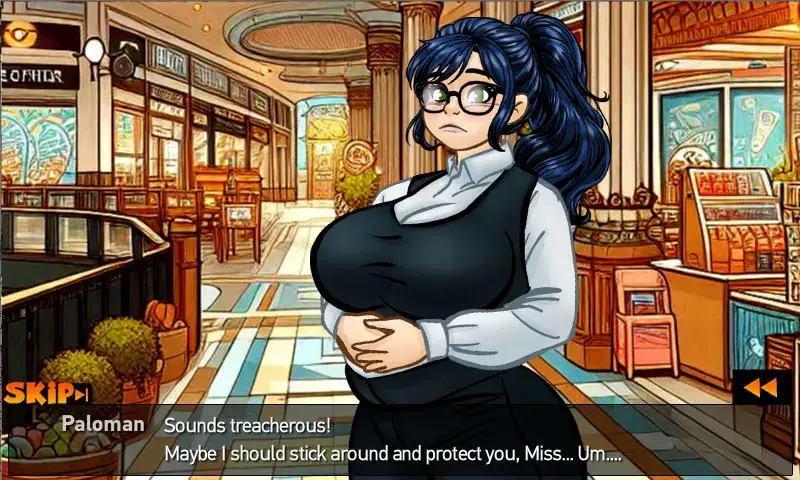Image resolution: width=800 pixels, height=480 pixels.
Task: Rewind dialogue with the double-arrow button
Action: [762, 387]
